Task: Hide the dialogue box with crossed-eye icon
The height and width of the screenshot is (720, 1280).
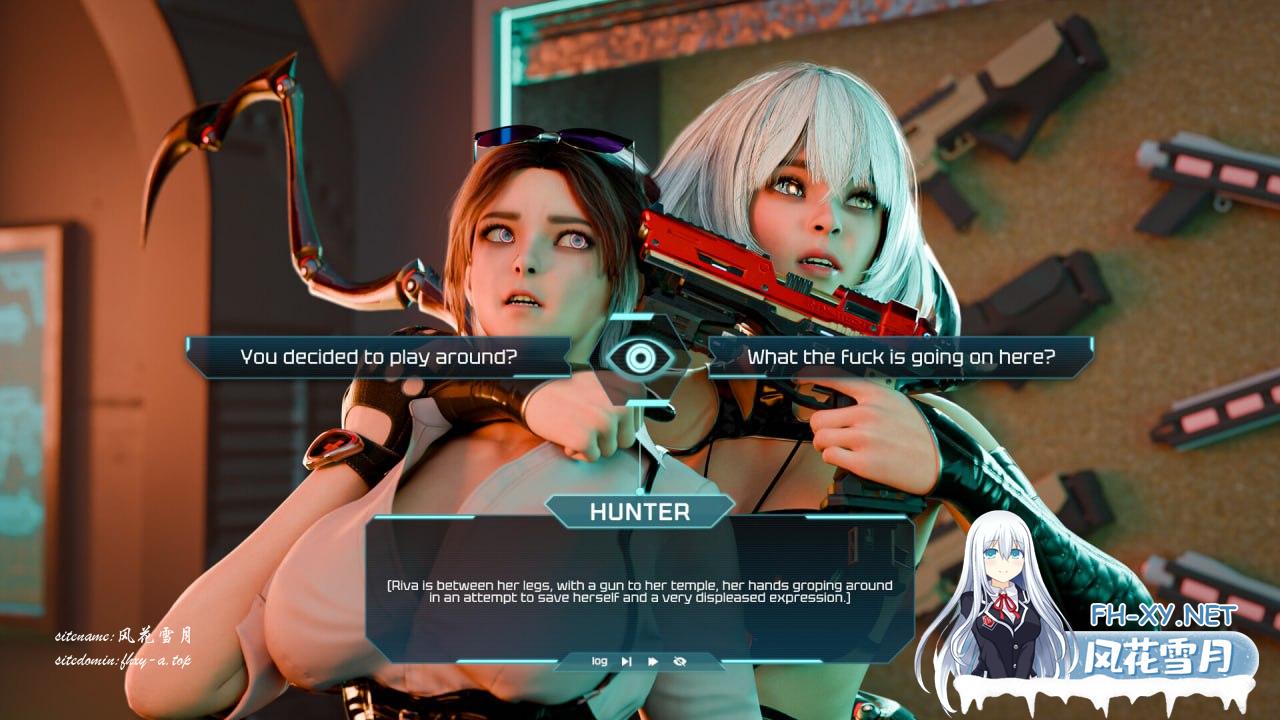Action: point(680,661)
